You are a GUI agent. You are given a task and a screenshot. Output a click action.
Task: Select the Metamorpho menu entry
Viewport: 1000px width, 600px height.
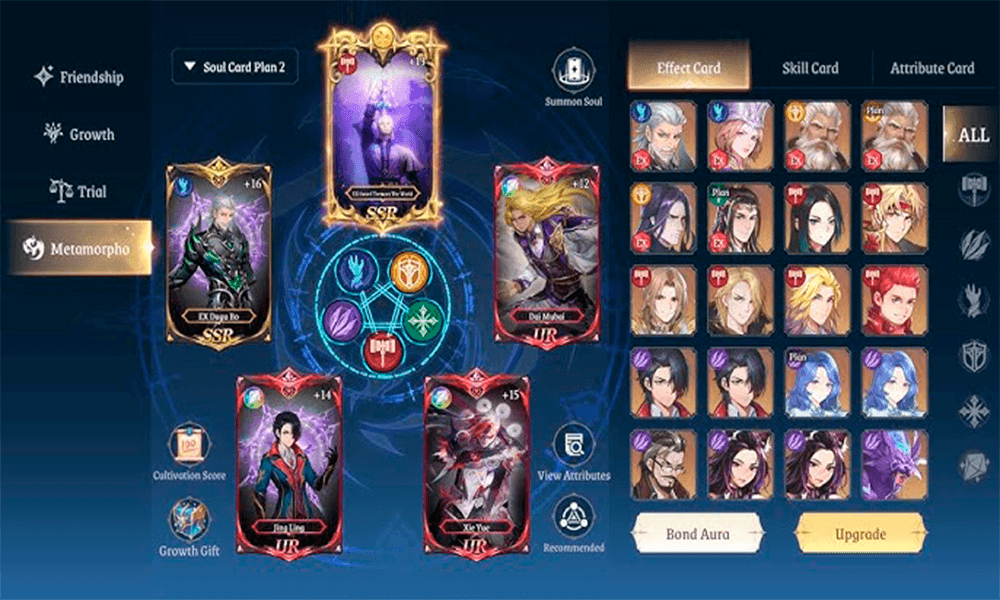78,249
